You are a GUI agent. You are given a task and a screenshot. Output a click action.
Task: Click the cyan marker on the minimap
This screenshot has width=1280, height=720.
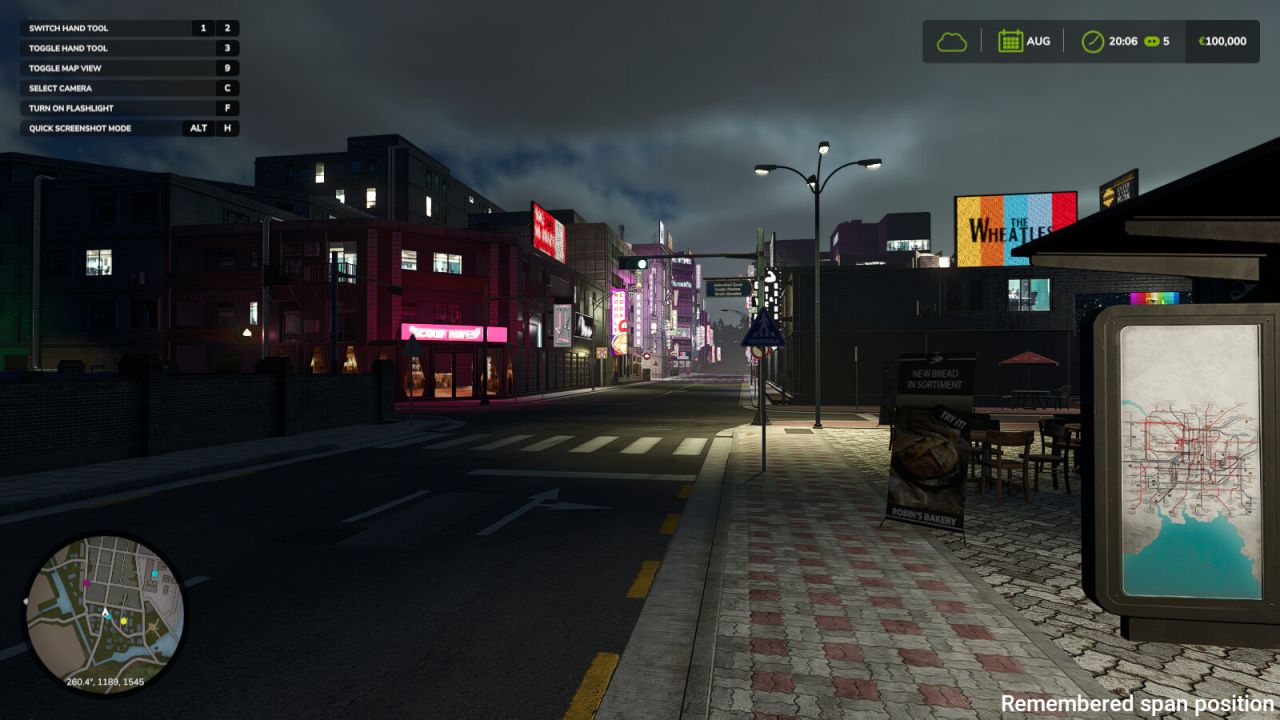coord(155,573)
